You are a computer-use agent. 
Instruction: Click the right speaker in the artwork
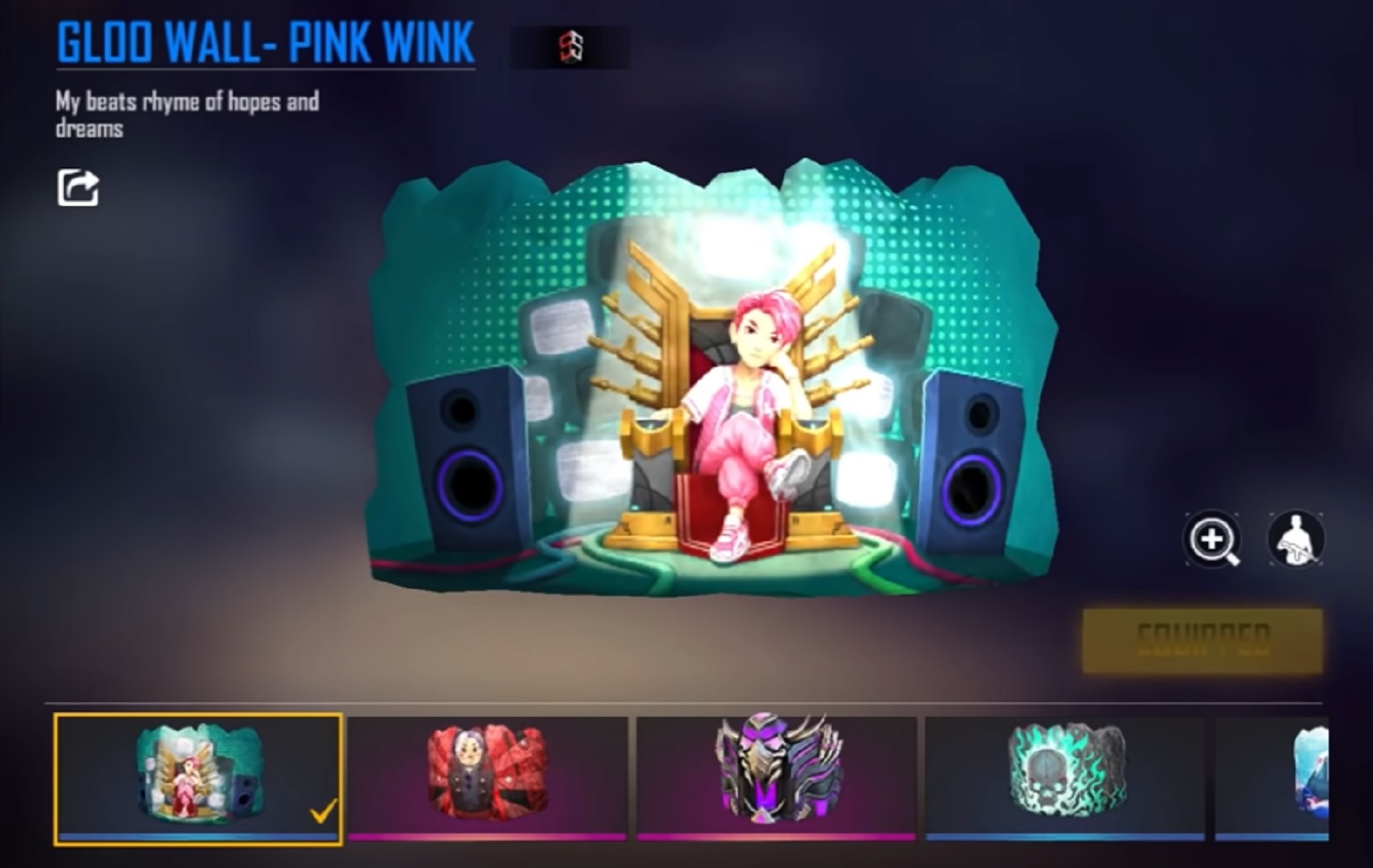[x=973, y=460]
